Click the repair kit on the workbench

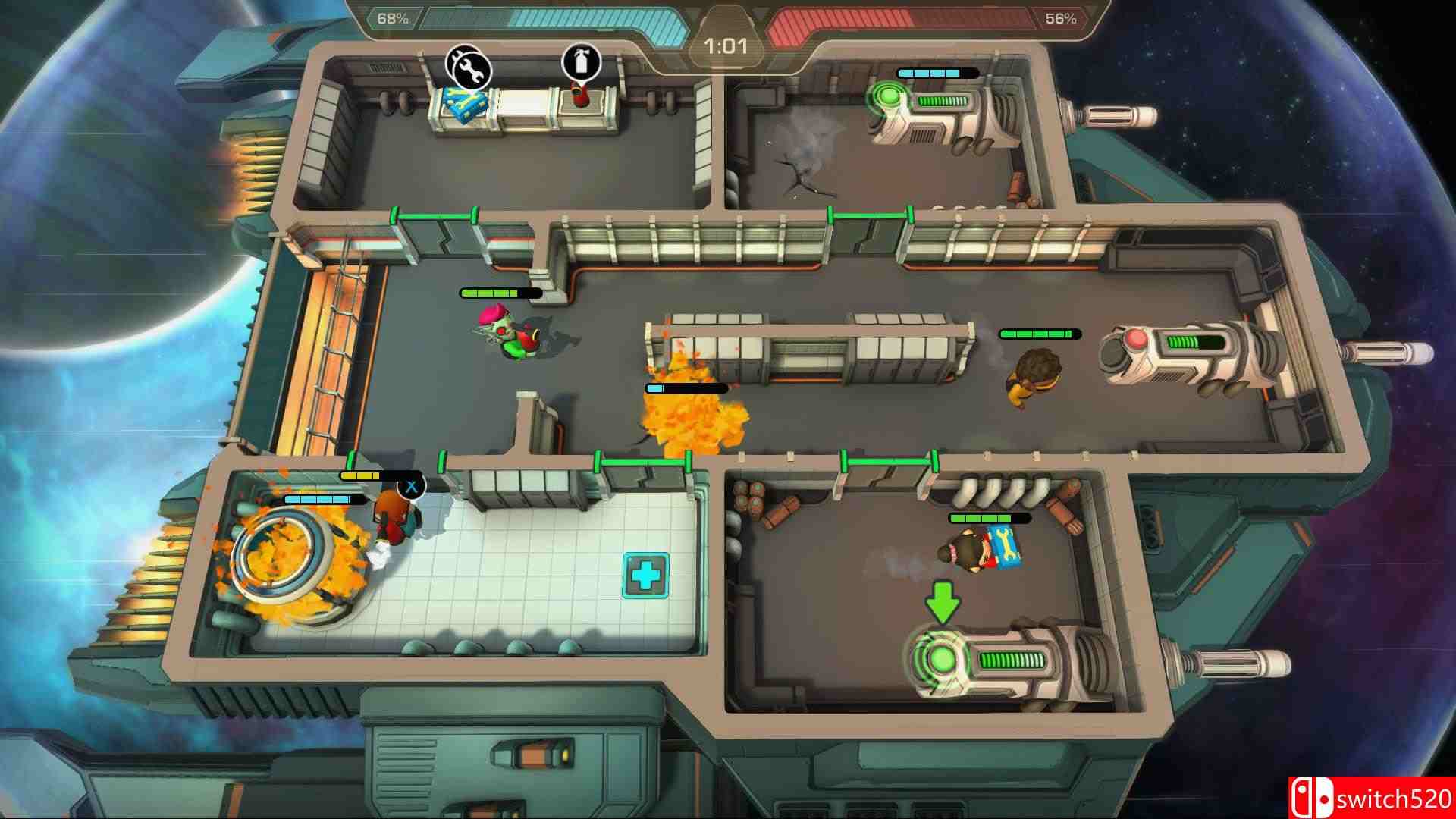464,104
